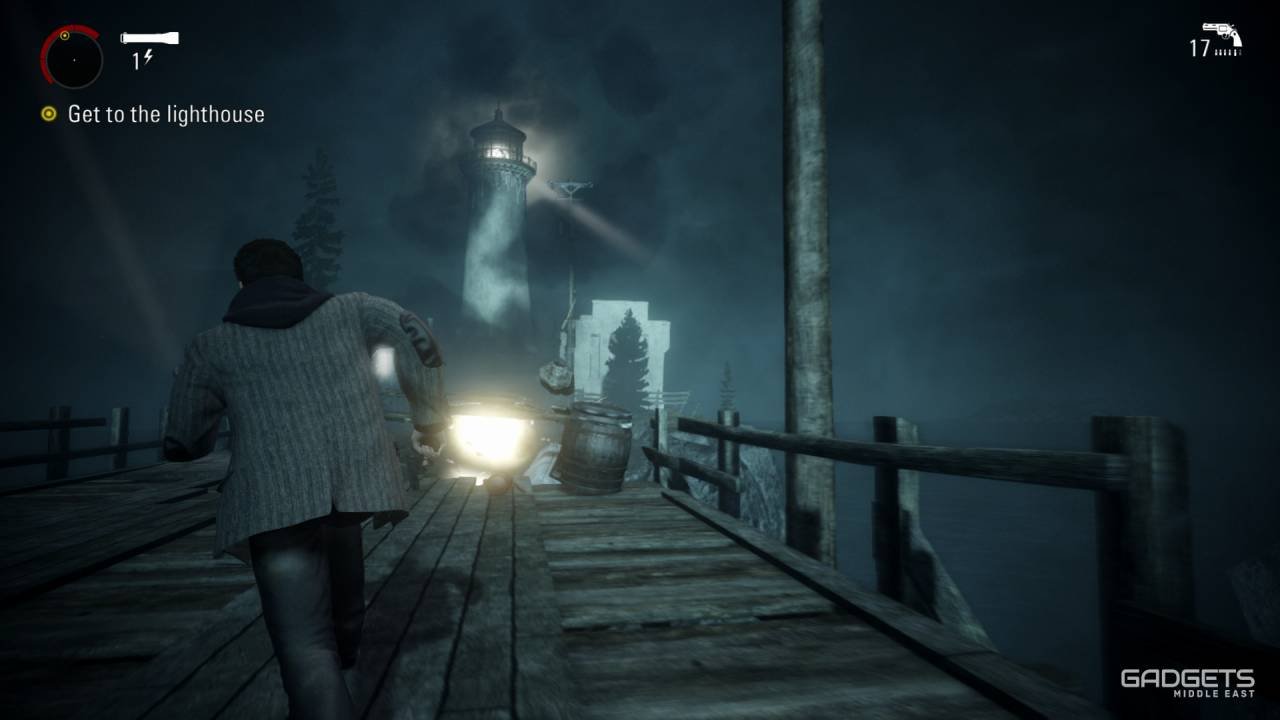Click the battery count number 1
The width and height of the screenshot is (1280, 720).
click(x=137, y=58)
